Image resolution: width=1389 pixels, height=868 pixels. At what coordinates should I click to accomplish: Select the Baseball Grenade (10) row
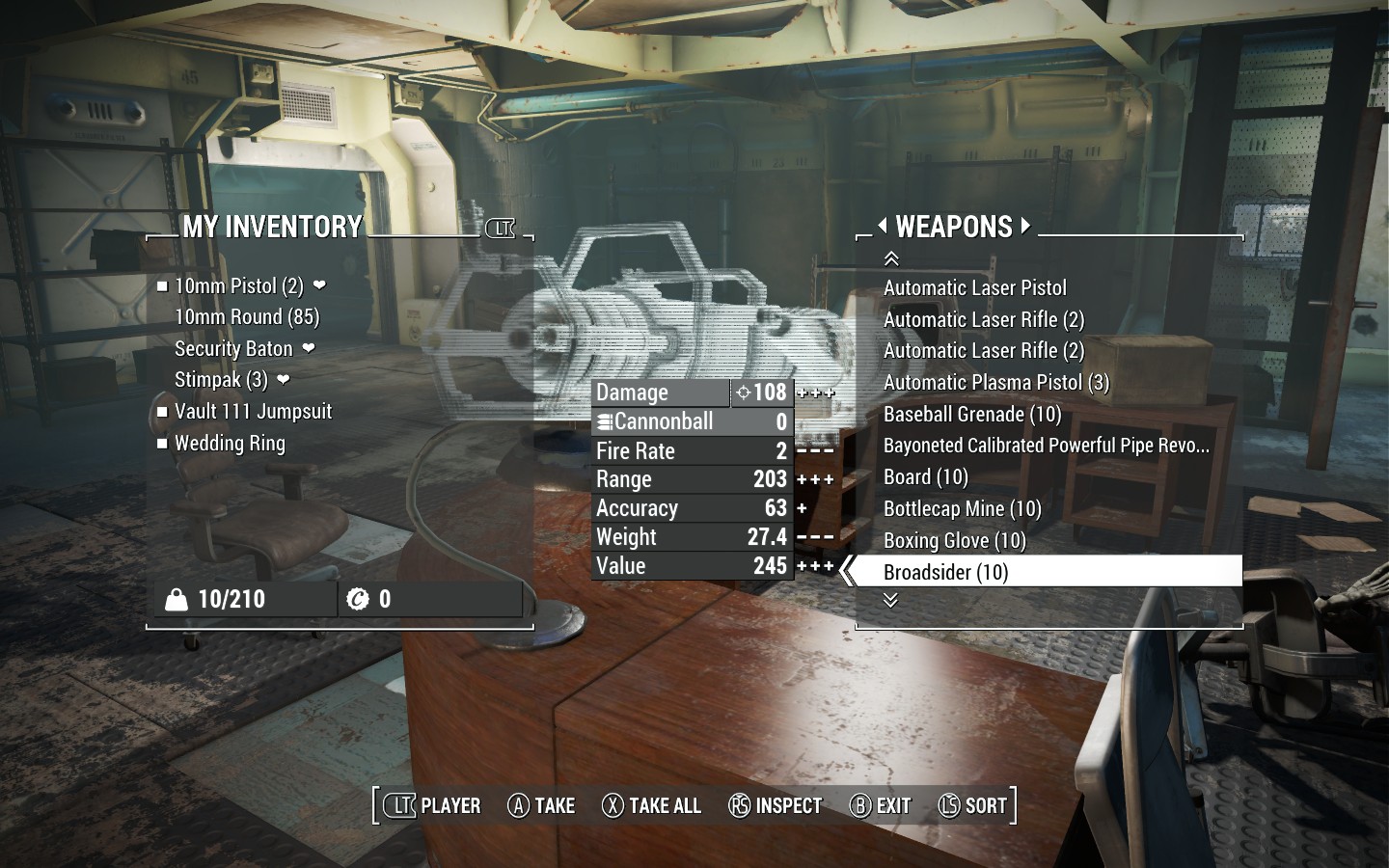click(x=971, y=415)
